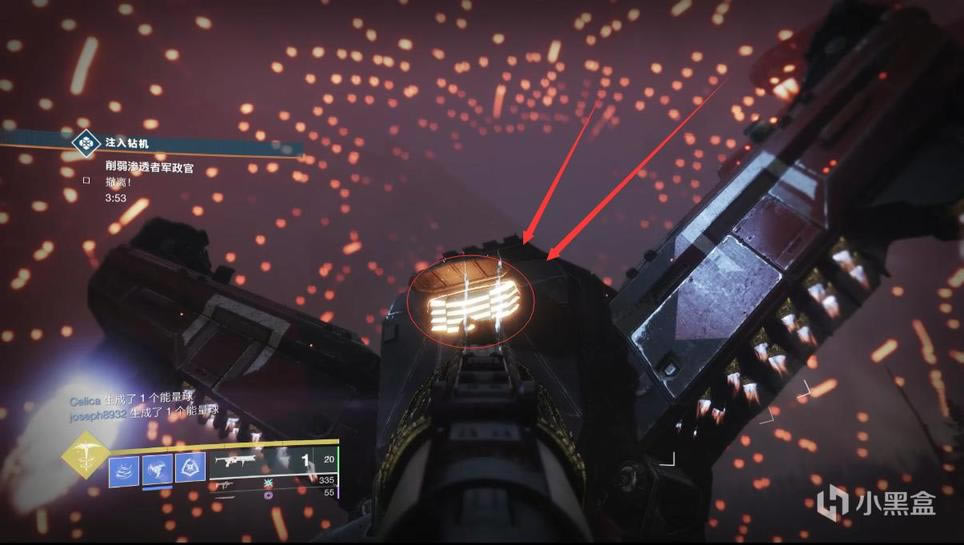Select the 注入钻机 objective tracker header
The width and height of the screenshot is (964, 545).
click(x=130, y=143)
